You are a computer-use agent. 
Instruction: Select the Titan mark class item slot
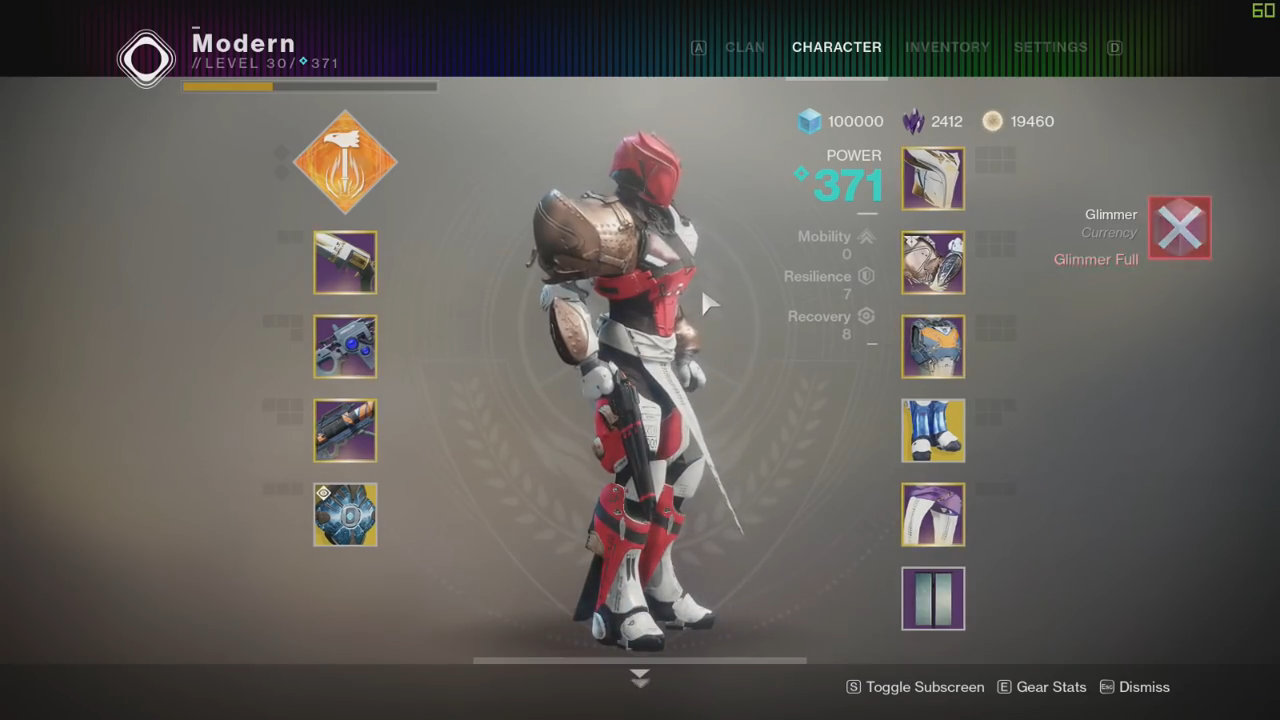click(933, 515)
